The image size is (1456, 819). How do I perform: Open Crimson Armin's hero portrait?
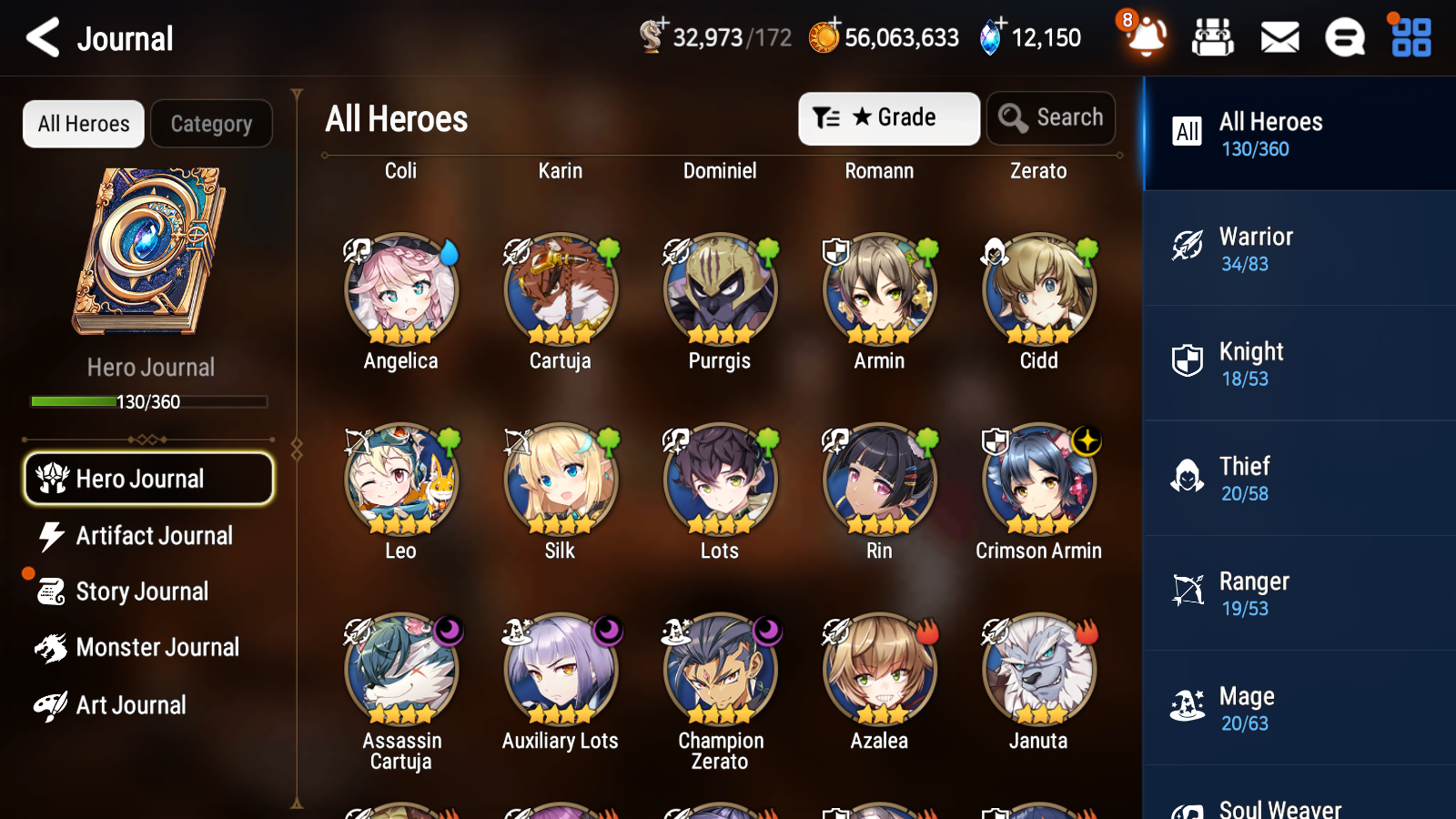point(1038,480)
